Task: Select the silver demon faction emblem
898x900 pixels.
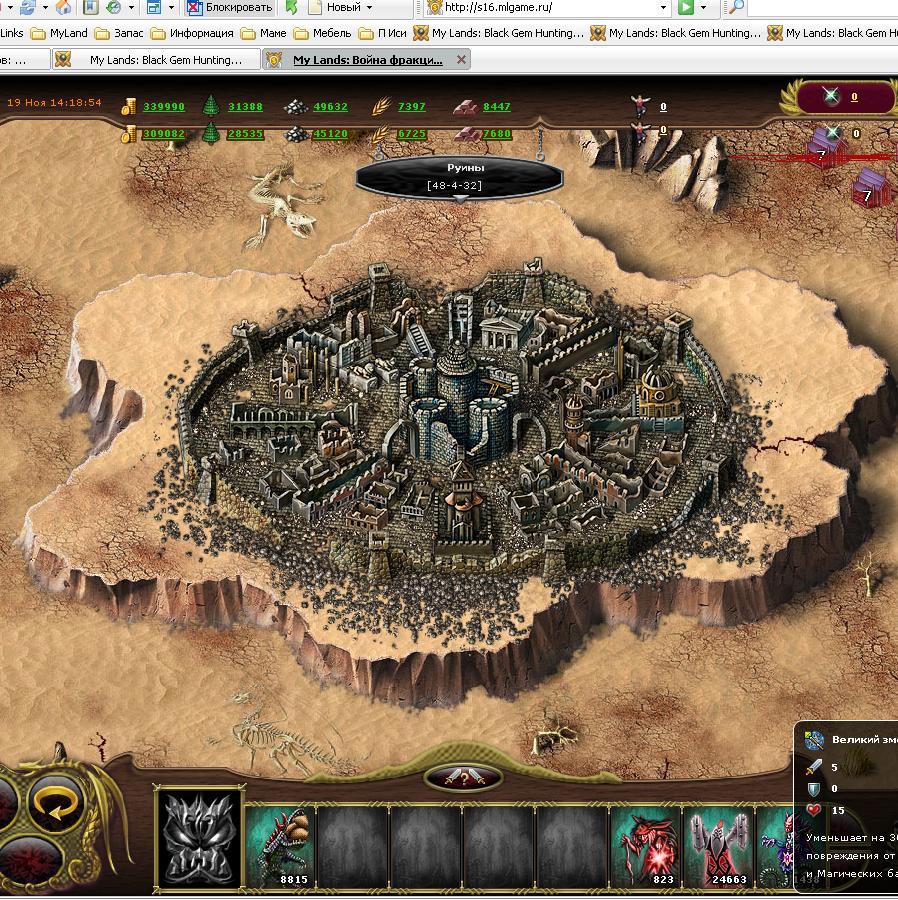Action: click(x=199, y=838)
